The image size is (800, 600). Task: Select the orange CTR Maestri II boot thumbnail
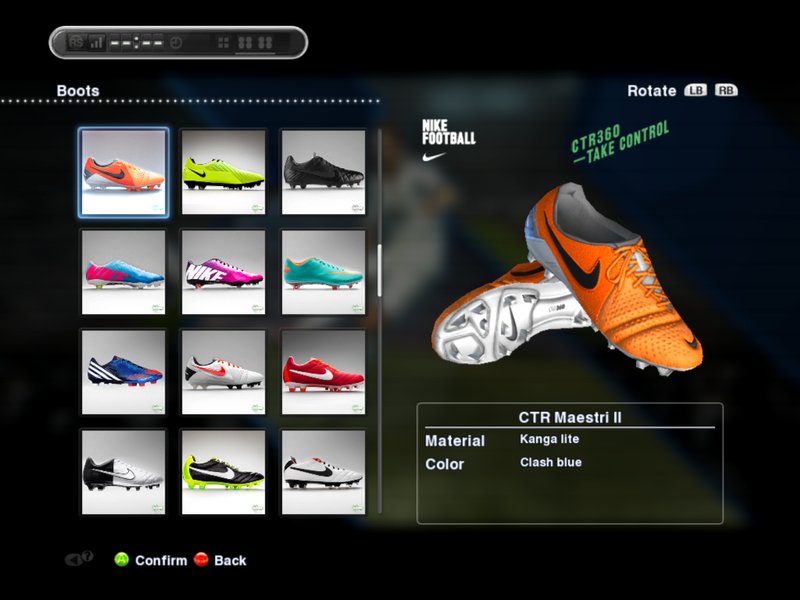pos(123,172)
